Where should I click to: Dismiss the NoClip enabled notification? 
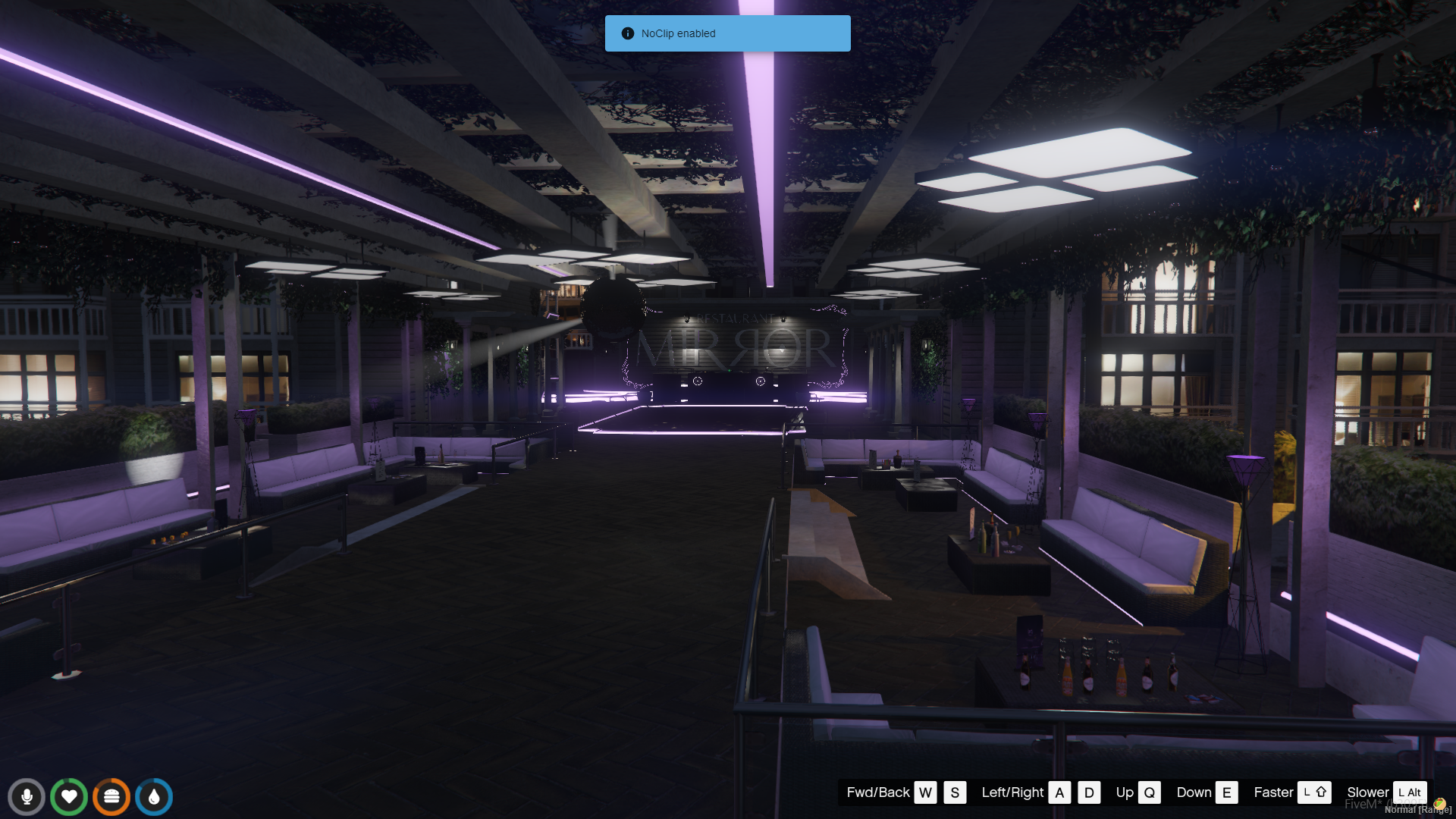(727, 33)
